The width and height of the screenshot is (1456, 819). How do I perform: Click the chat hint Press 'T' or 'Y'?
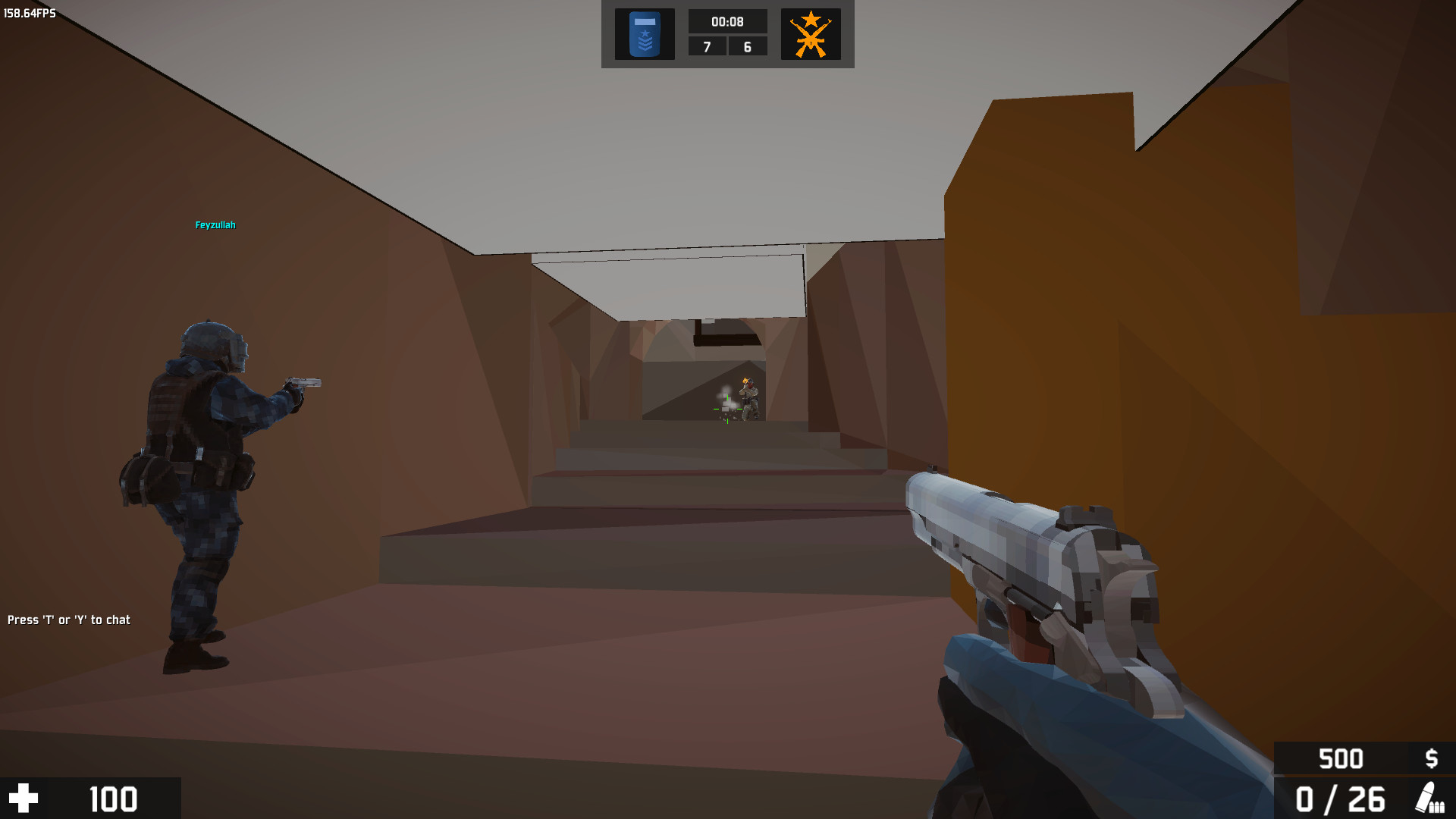click(68, 620)
